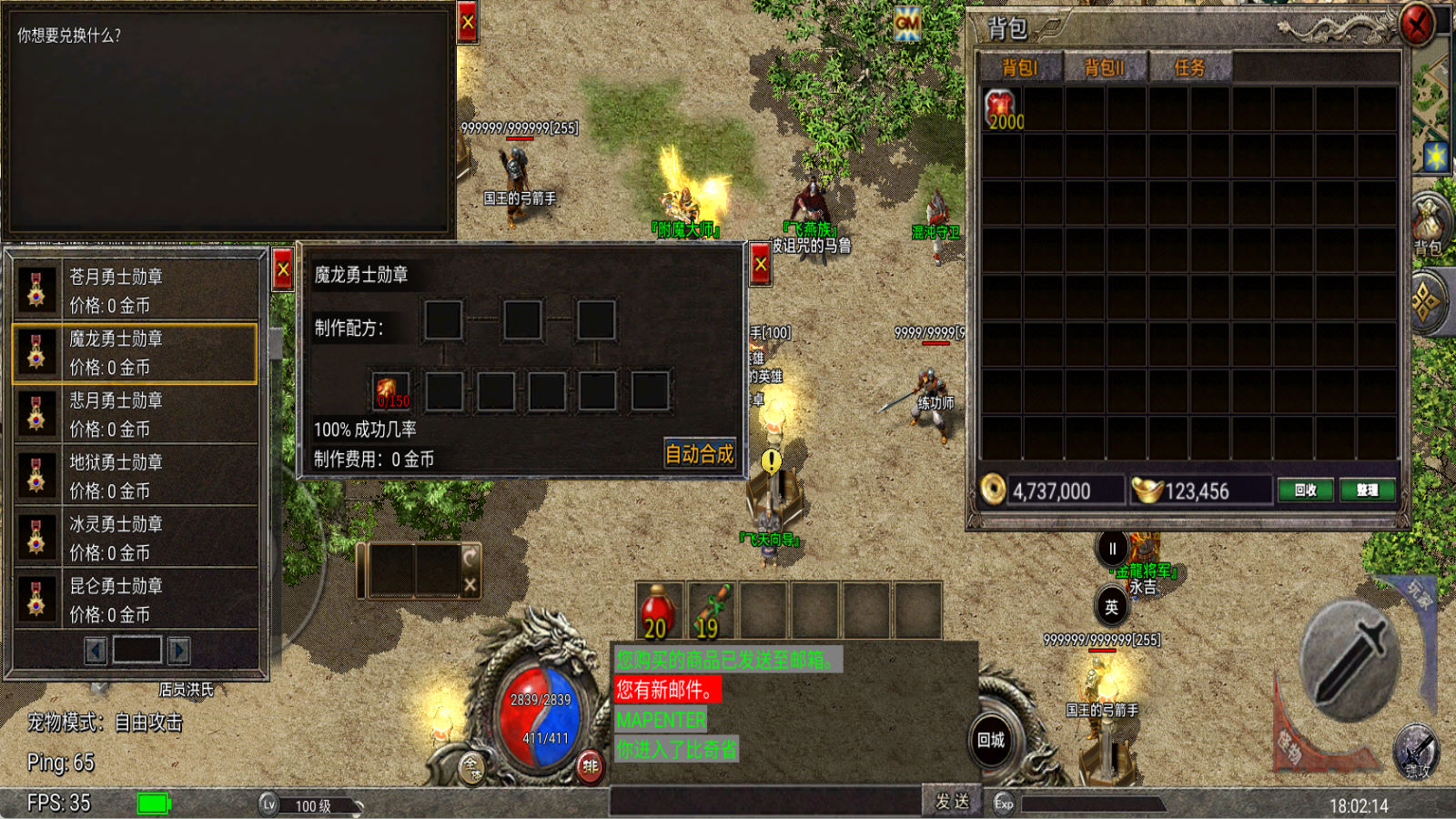
Task: Send the chat message with 发送
Action: point(951,801)
